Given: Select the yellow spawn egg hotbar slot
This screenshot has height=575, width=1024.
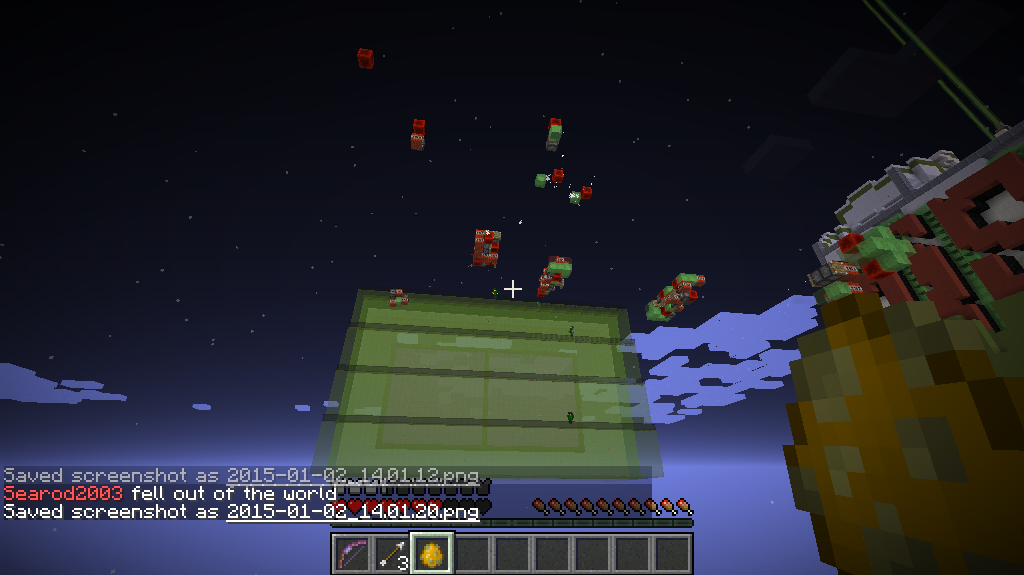Looking at the screenshot, I should point(432,553).
